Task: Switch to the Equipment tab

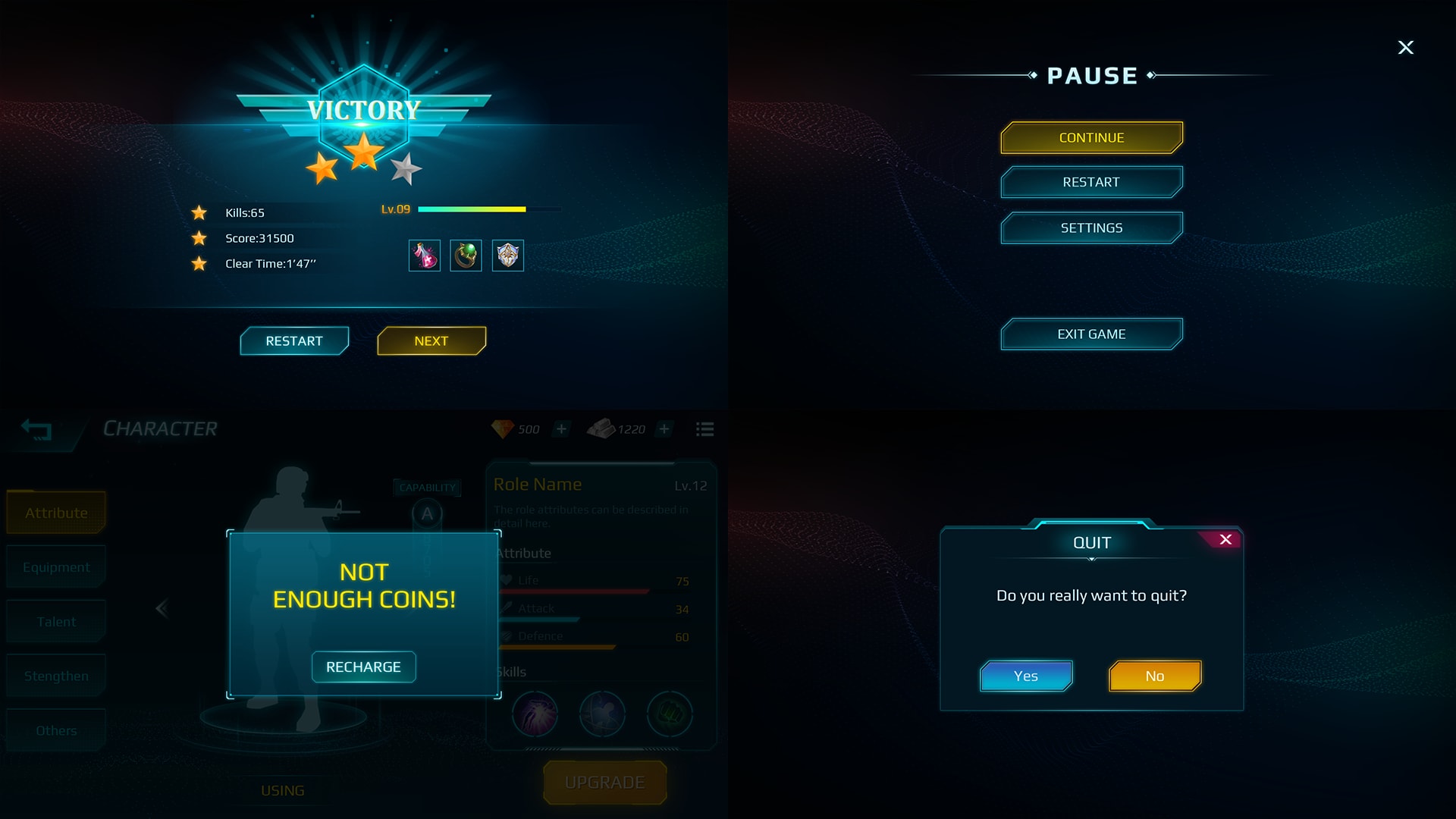Action: click(55, 566)
